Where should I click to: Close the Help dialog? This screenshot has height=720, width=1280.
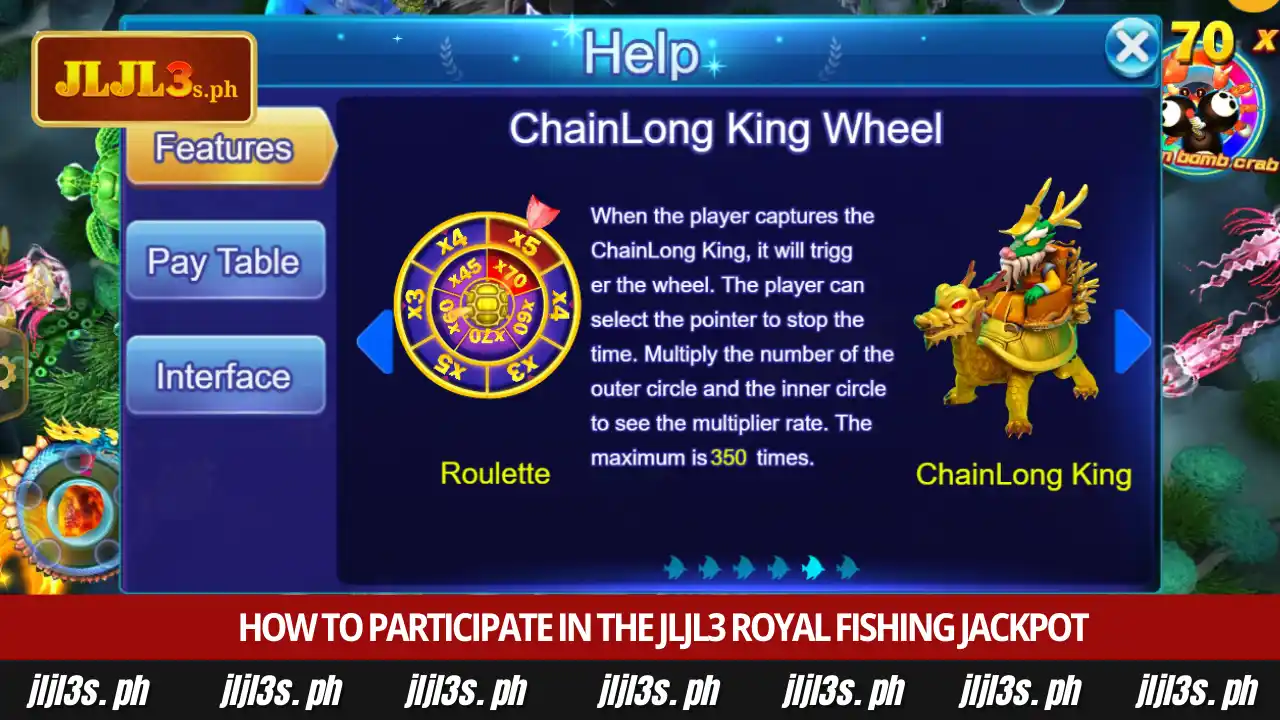pyautogui.click(x=1133, y=46)
